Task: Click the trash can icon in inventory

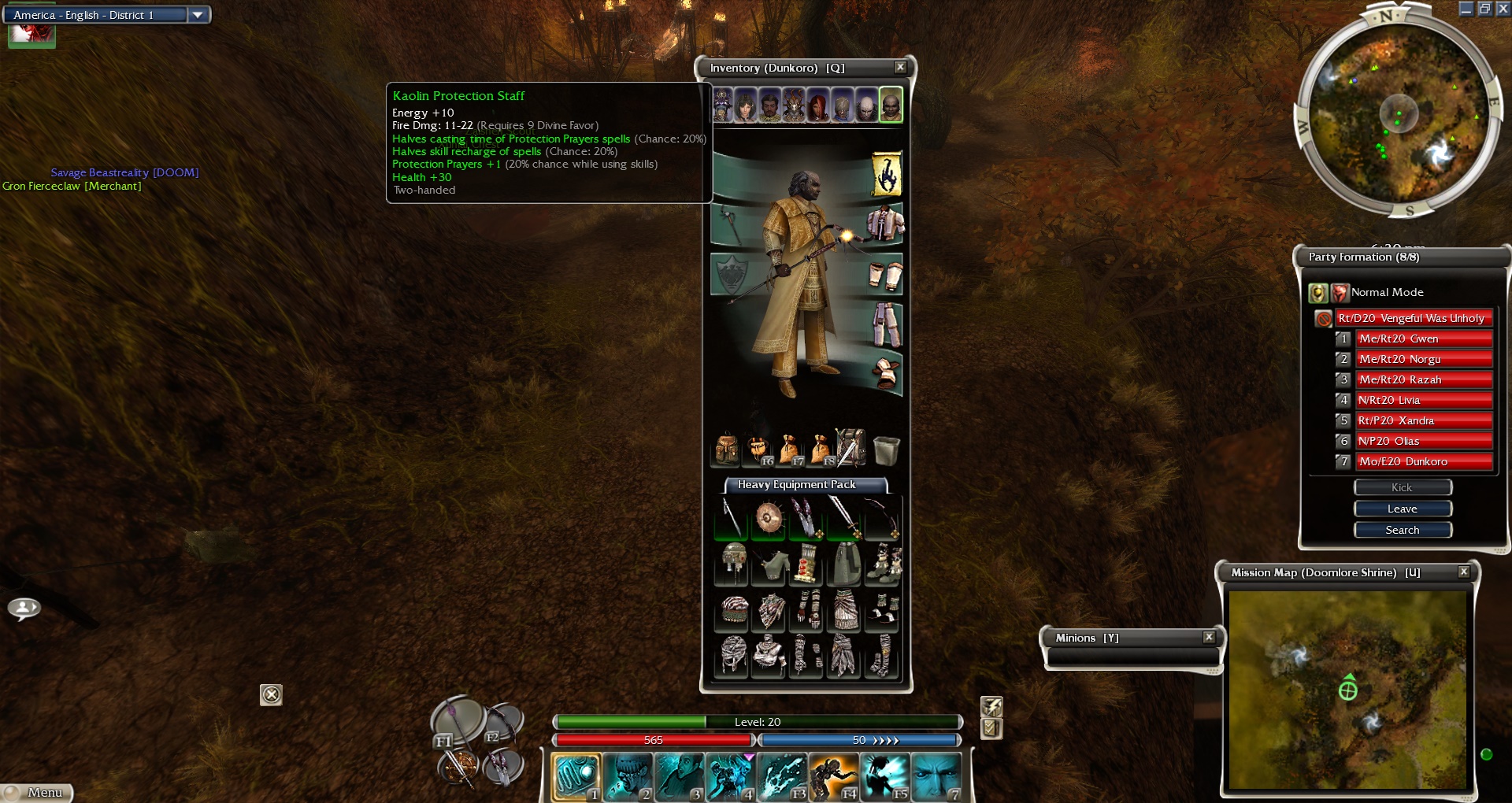Action: (886, 450)
